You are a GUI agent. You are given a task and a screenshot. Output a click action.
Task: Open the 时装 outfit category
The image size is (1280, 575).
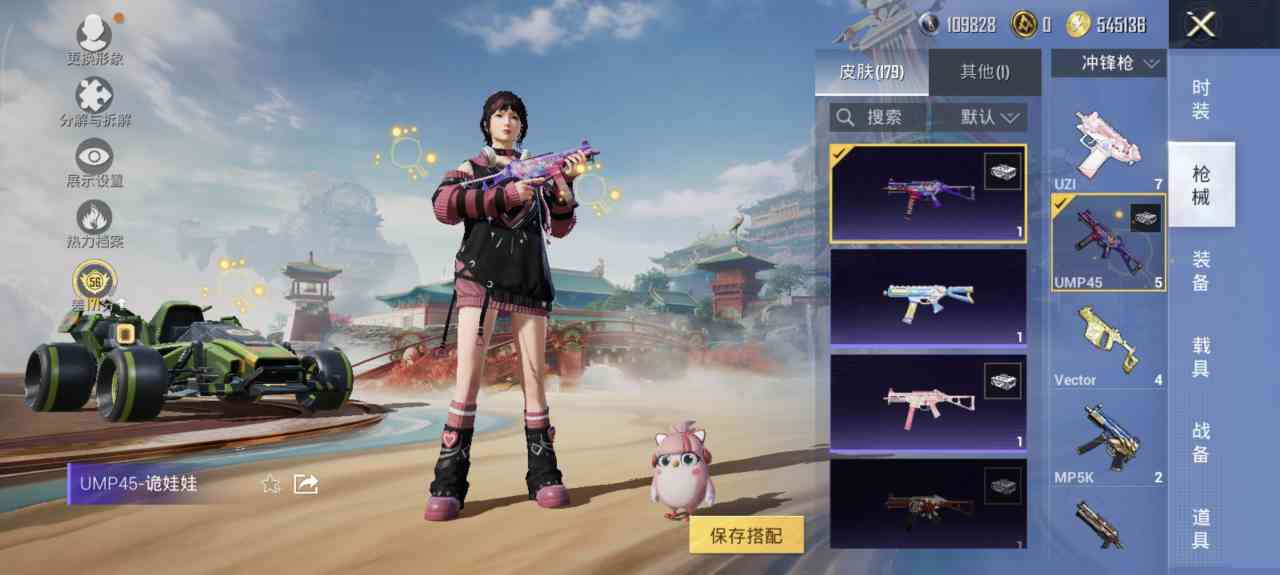click(x=1201, y=100)
